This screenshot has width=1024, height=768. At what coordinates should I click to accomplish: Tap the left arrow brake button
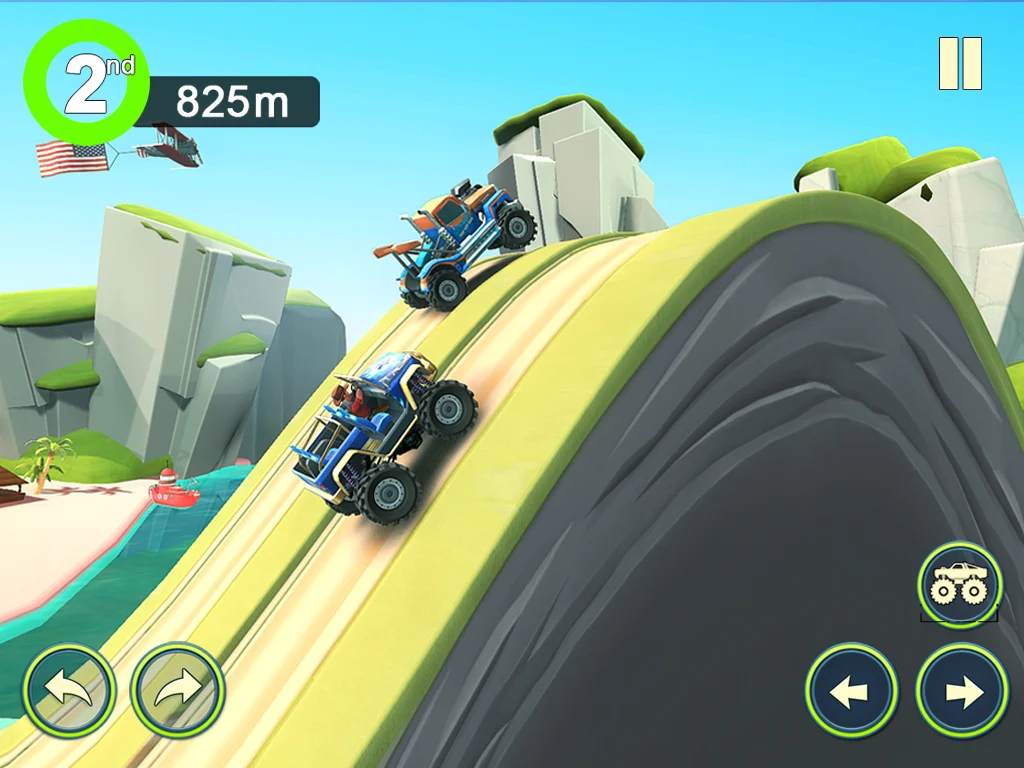tap(851, 691)
